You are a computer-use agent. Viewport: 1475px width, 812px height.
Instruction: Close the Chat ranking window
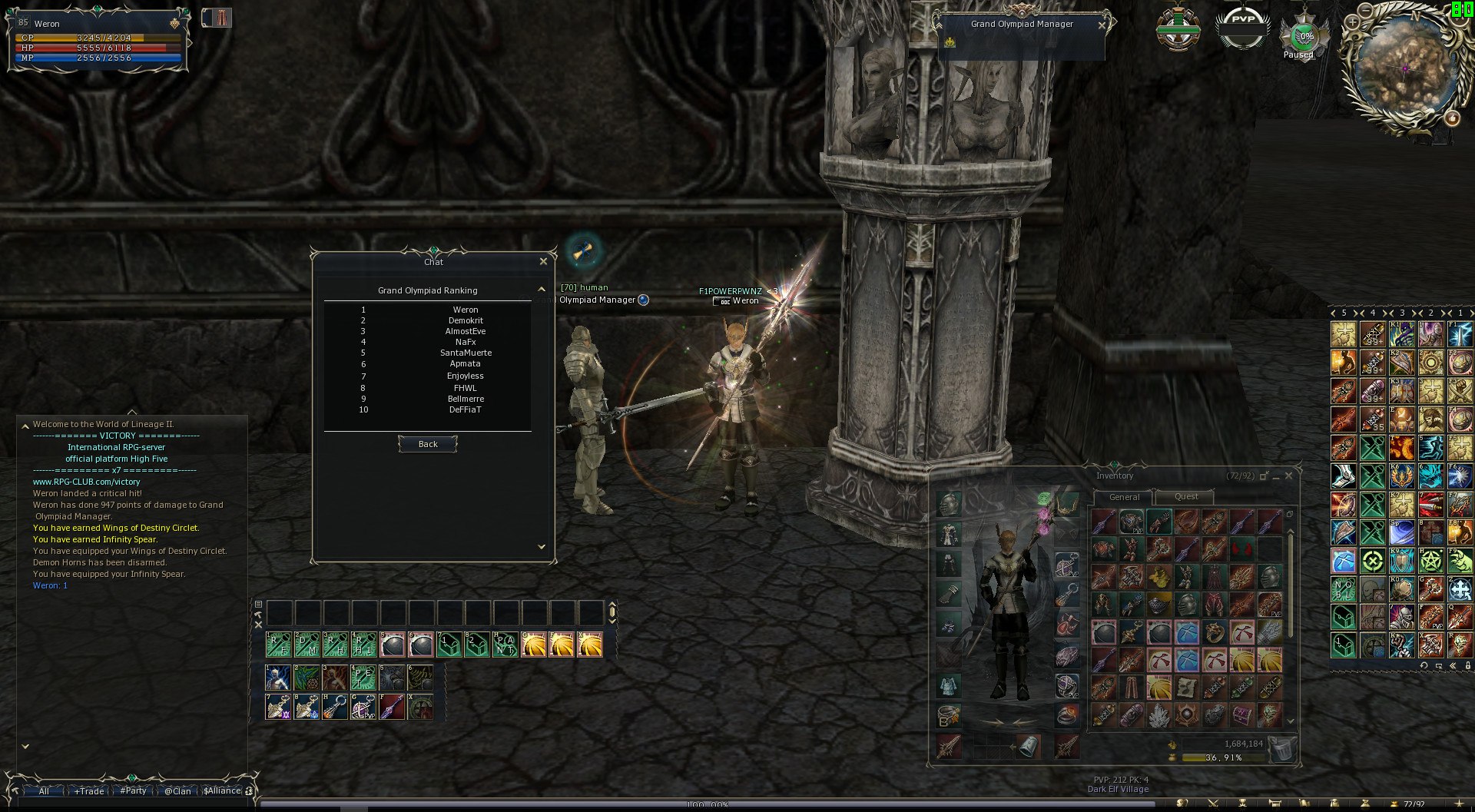543,261
